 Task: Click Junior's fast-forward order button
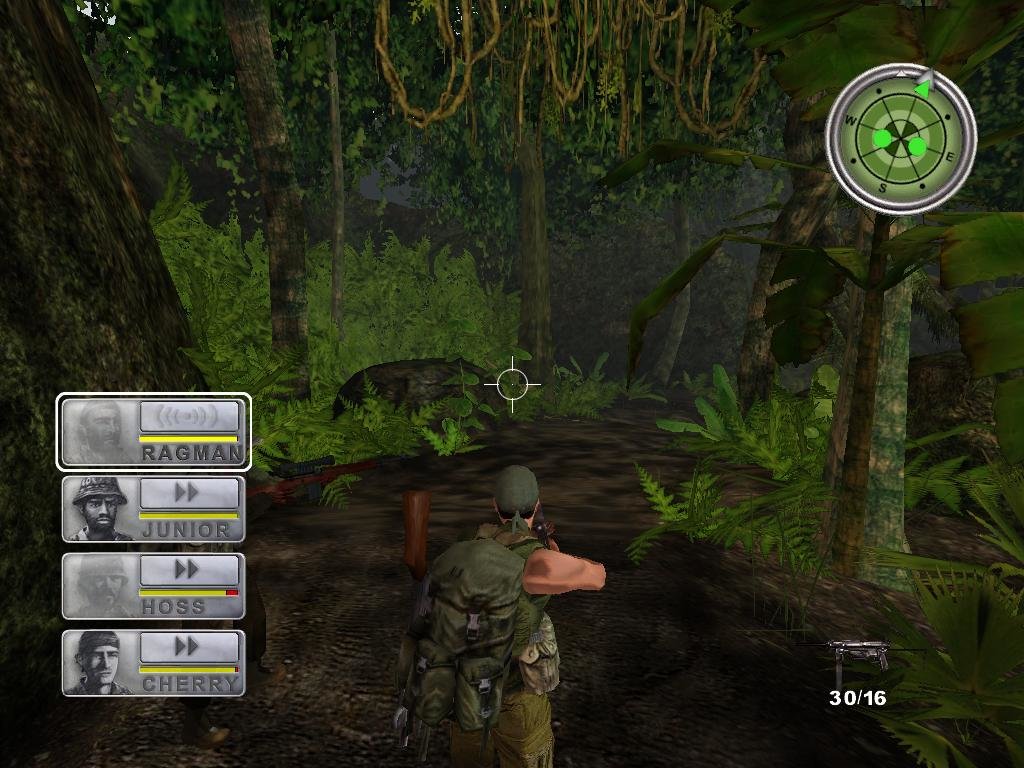190,493
